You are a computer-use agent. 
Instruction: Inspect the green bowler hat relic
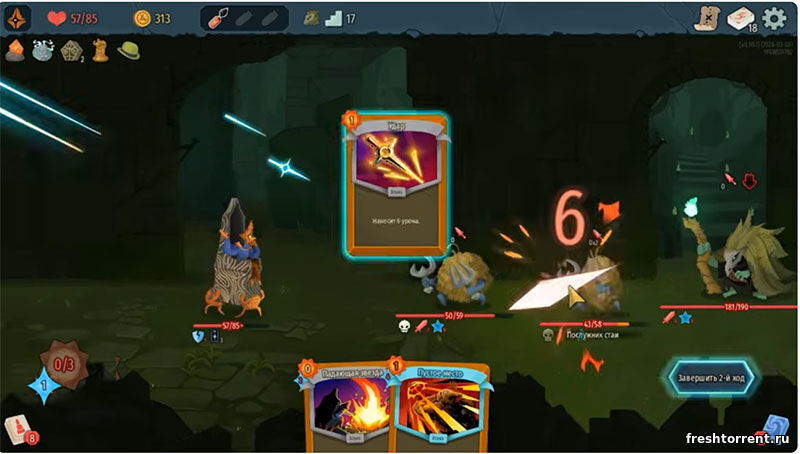[x=129, y=50]
